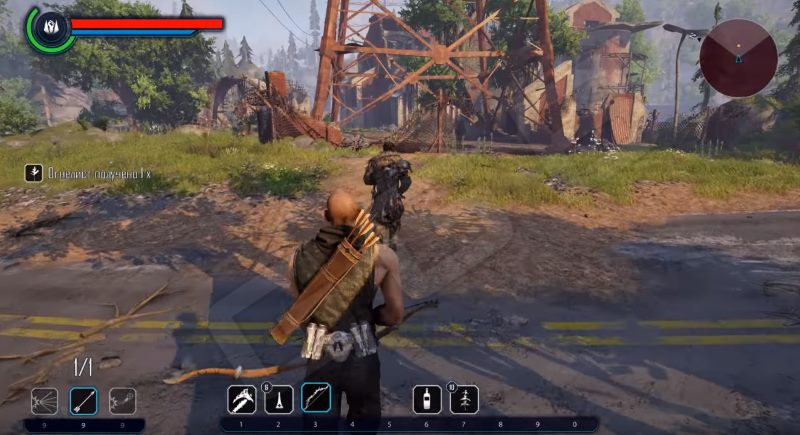Click the Огнелист pickup notification icon

click(x=35, y=173)
